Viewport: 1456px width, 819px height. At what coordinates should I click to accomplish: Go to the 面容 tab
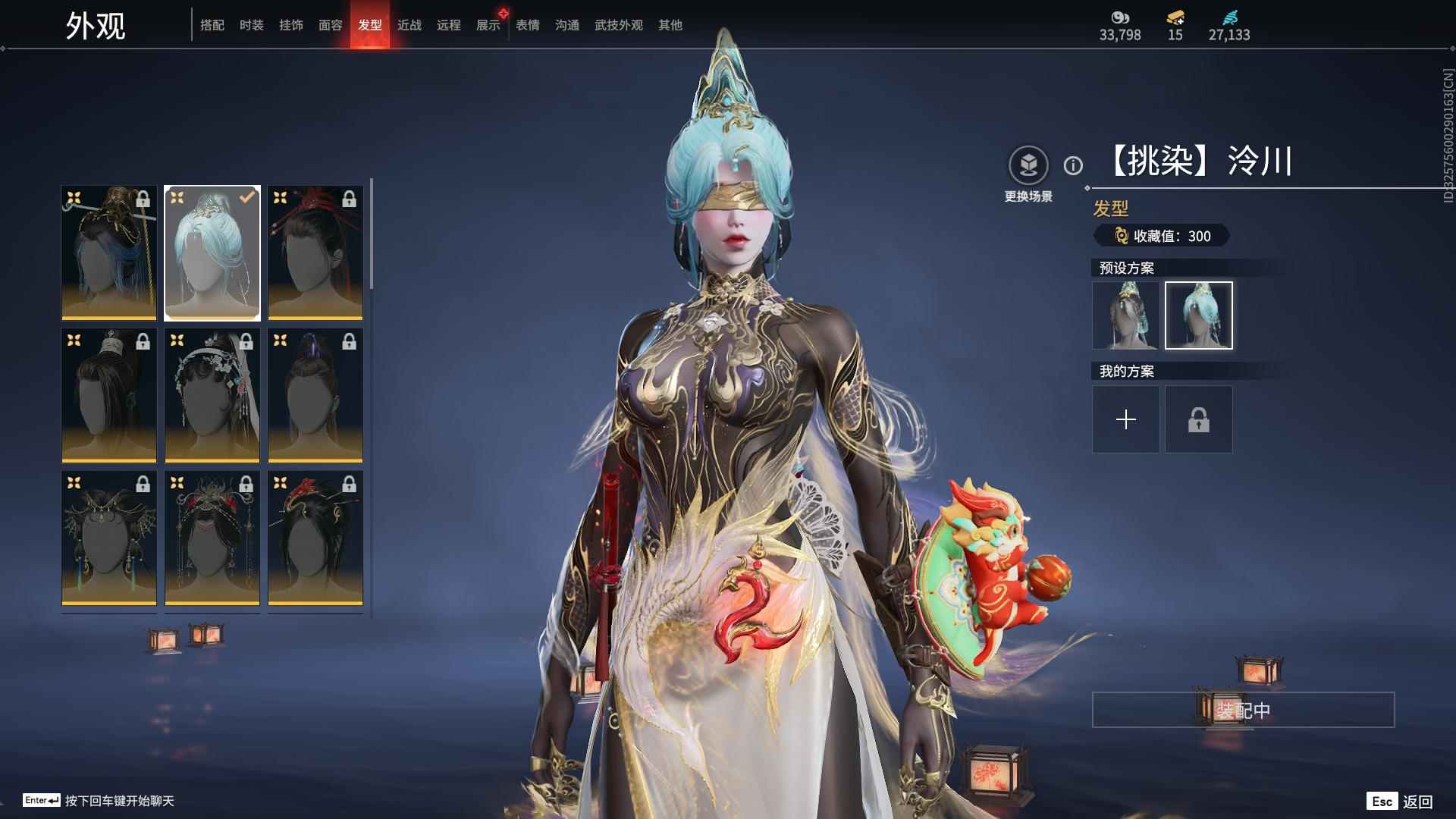click(331, 25)
